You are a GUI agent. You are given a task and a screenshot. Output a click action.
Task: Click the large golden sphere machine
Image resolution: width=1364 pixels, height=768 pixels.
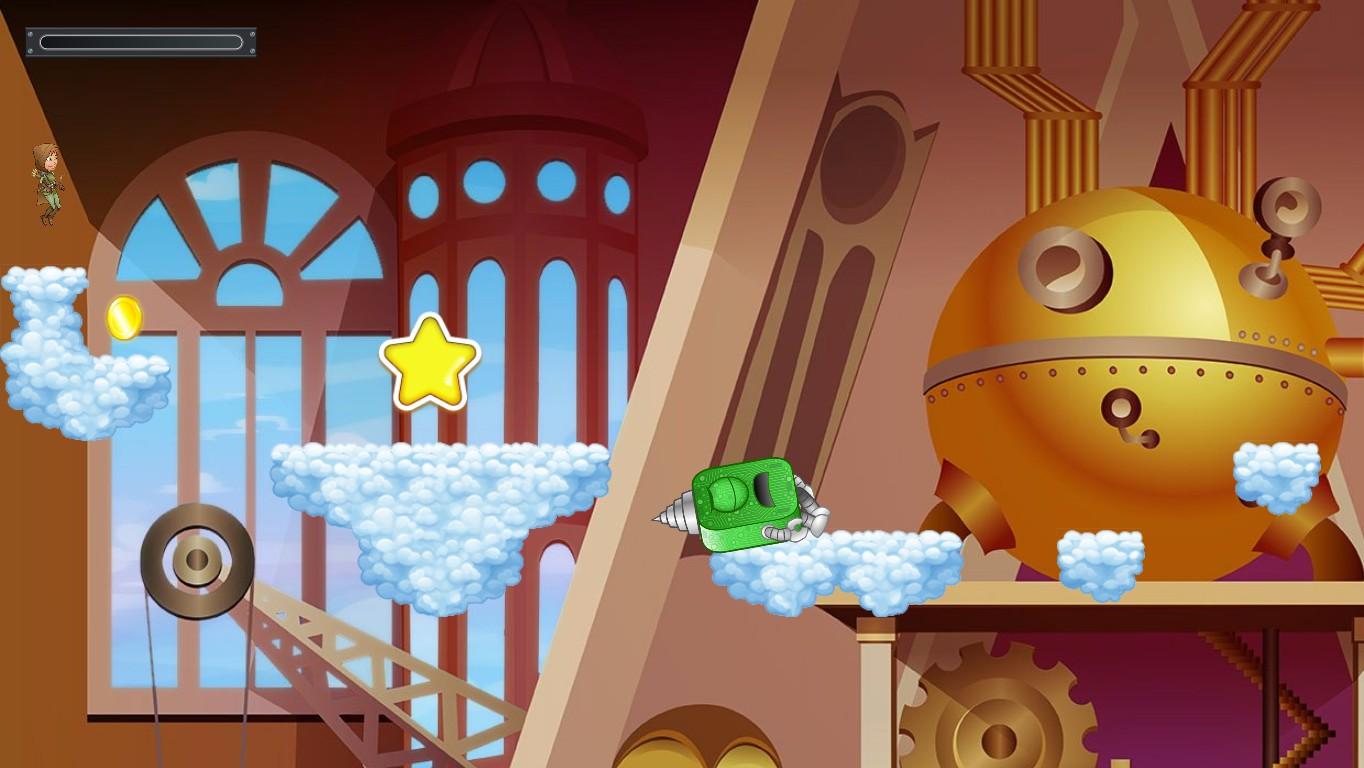tap(1130, 330)
